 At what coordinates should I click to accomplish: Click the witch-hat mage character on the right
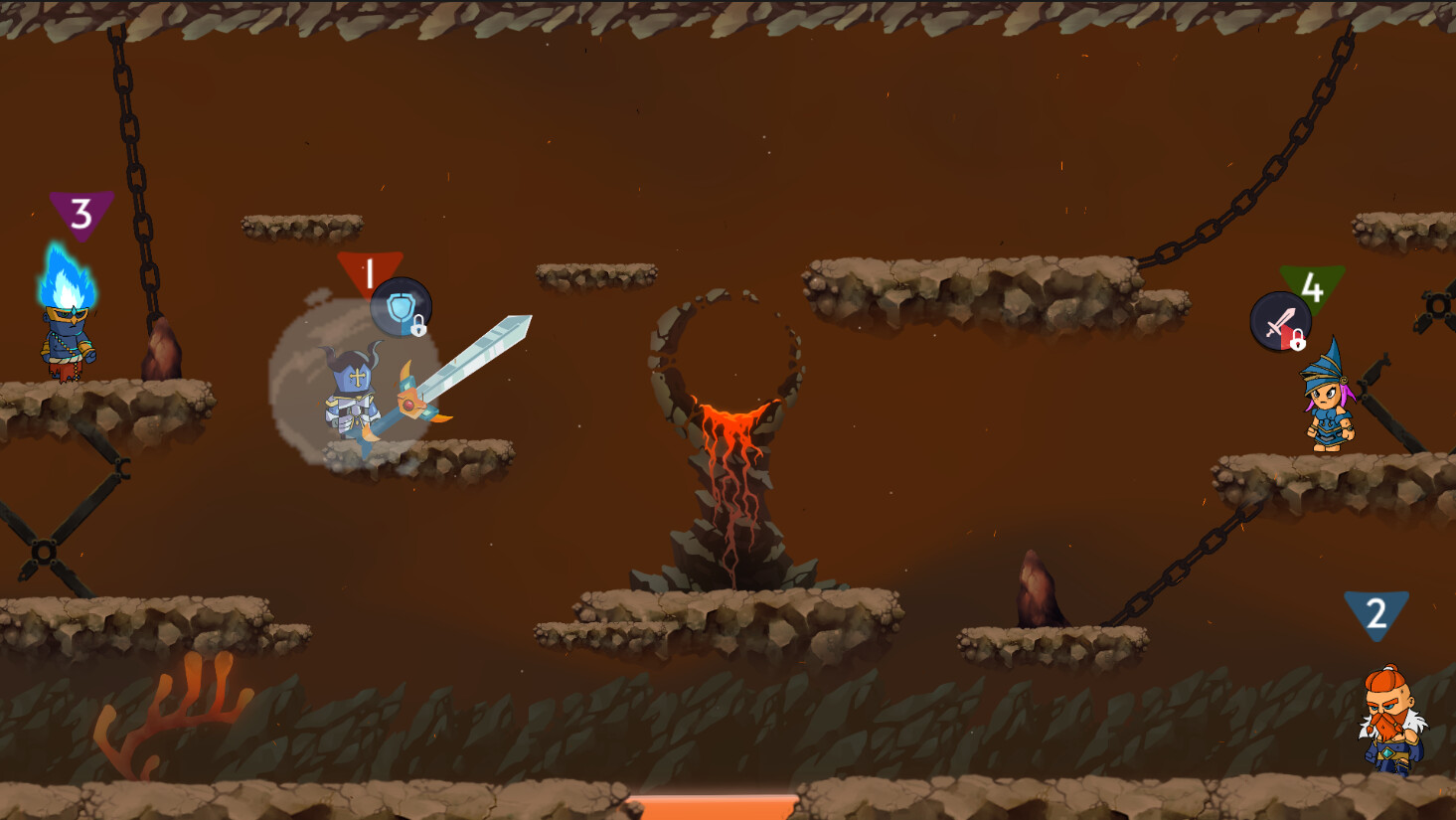(x=1327, y=408)
